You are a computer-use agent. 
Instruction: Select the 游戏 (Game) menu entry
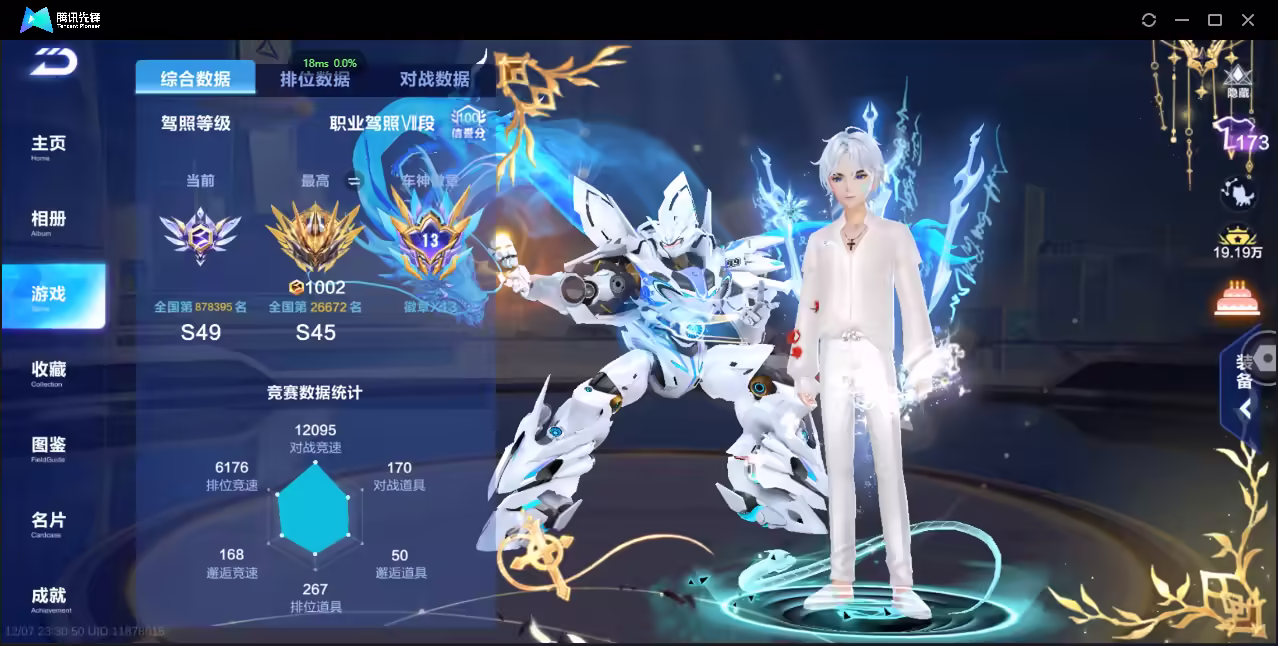click(50, 296)
